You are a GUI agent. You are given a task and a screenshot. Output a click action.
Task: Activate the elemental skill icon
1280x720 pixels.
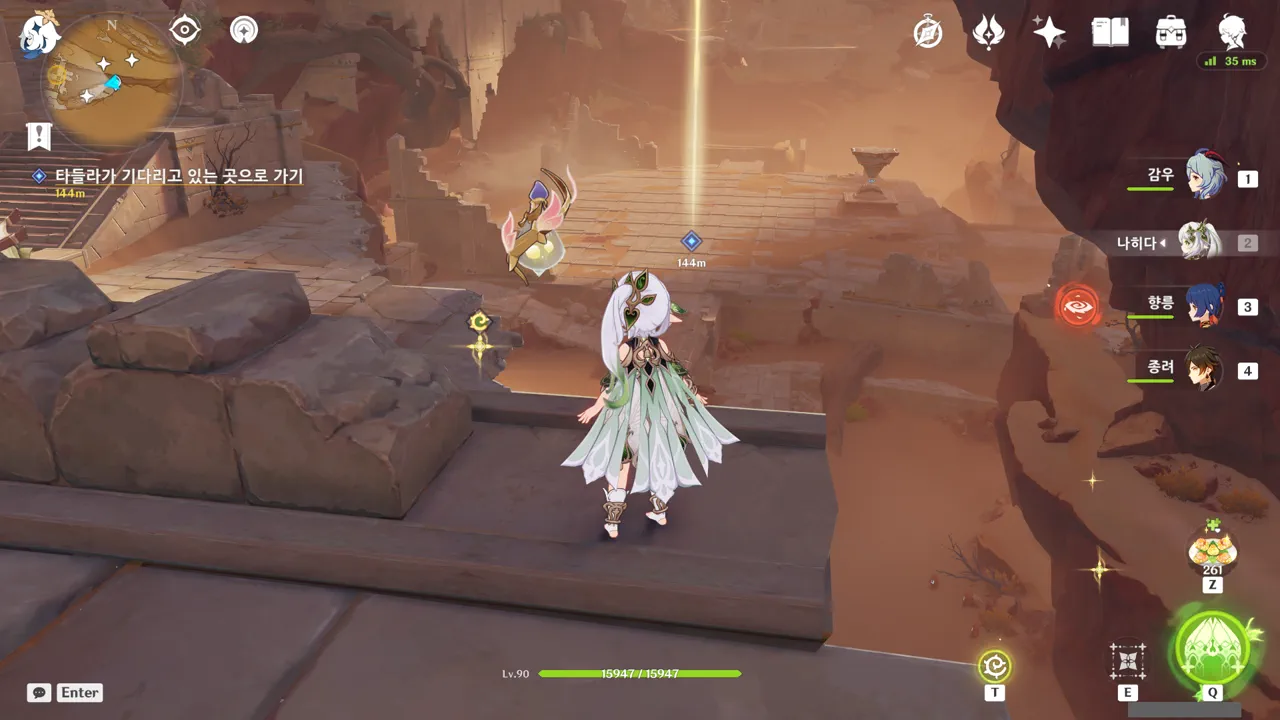pyautogui.click(x=1127, y=661)
